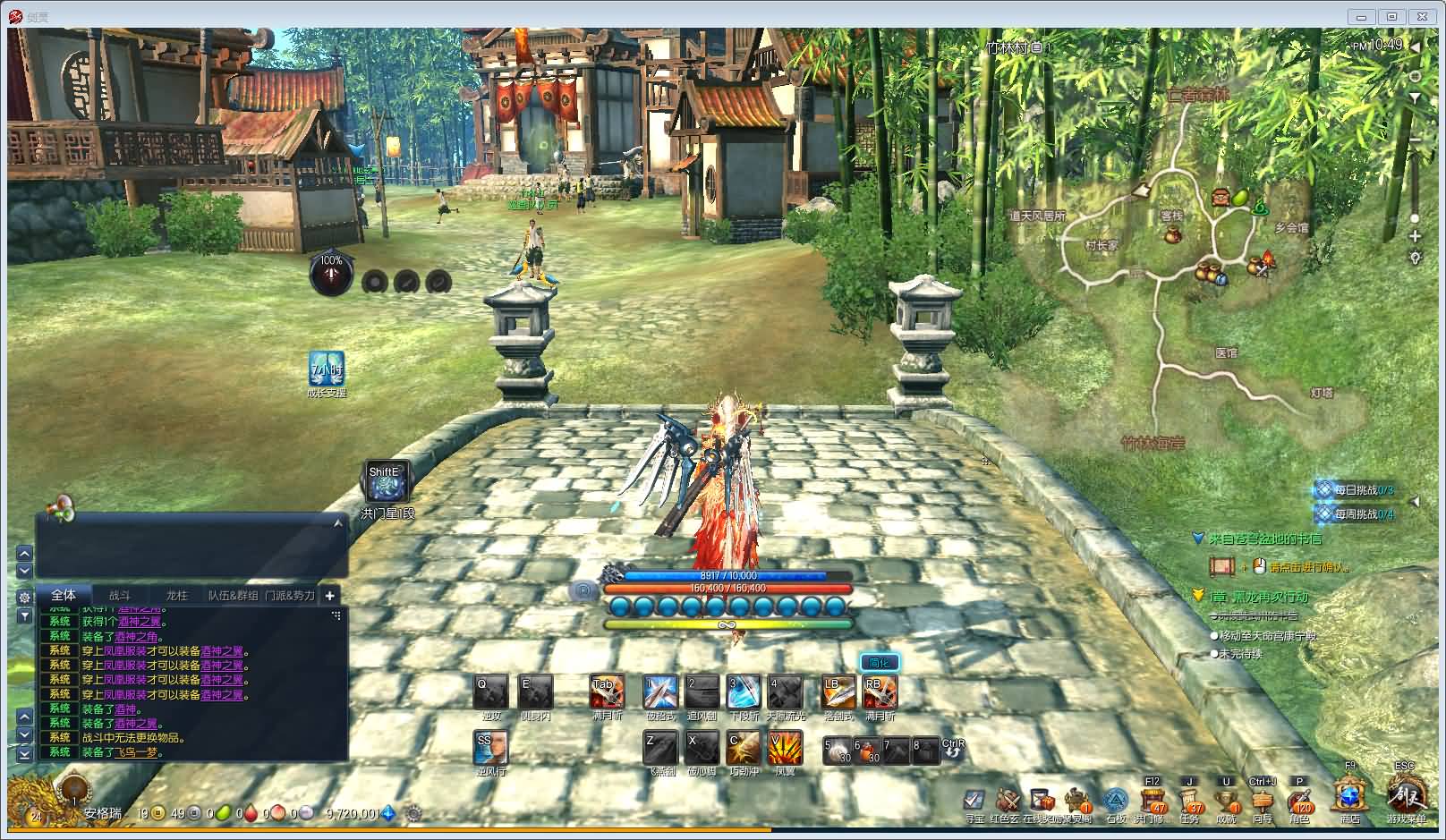Activate the 破招式 skill icon

coord(660,692)
